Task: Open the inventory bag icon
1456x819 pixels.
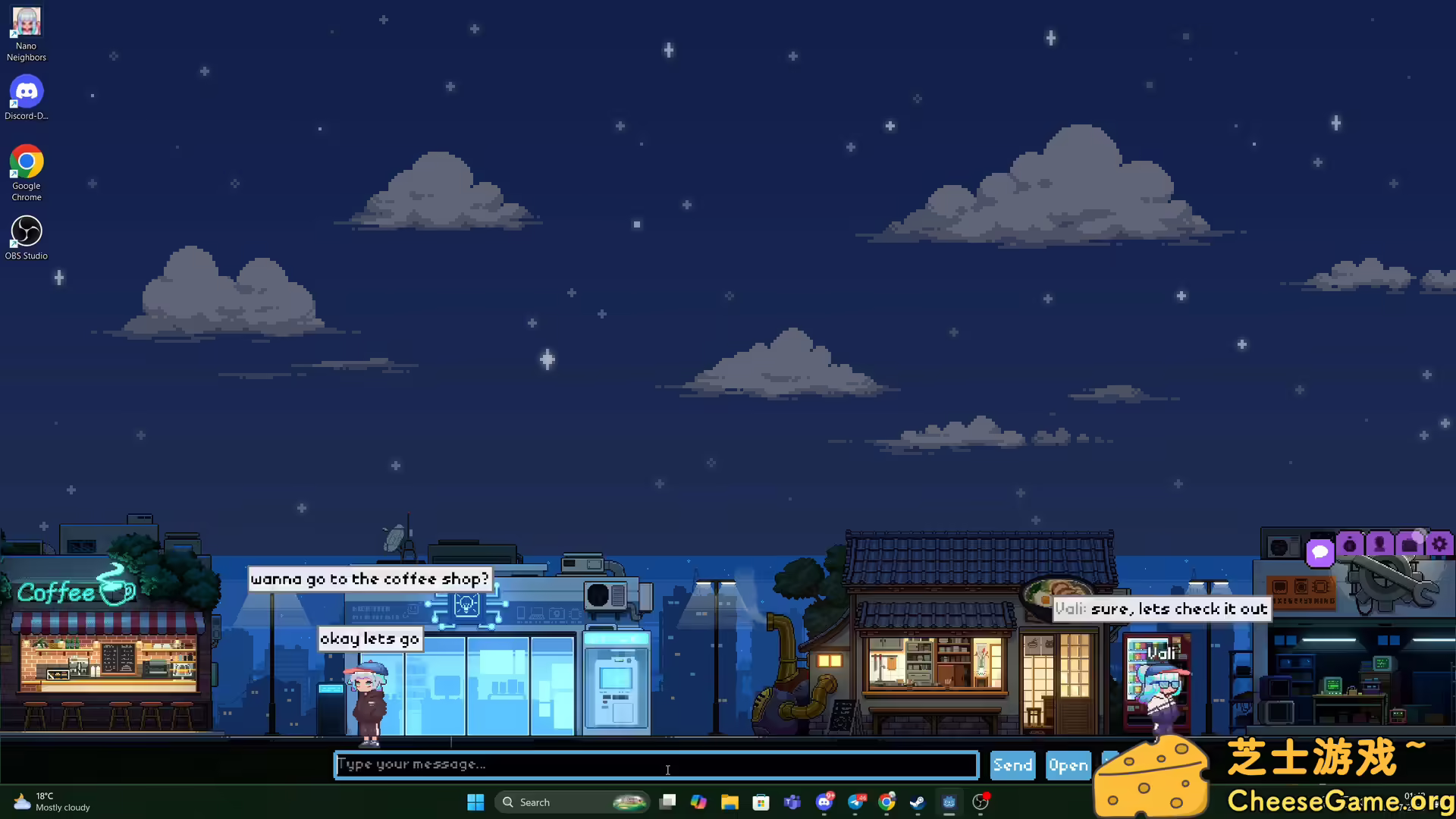Action: tap(1350, 544)
